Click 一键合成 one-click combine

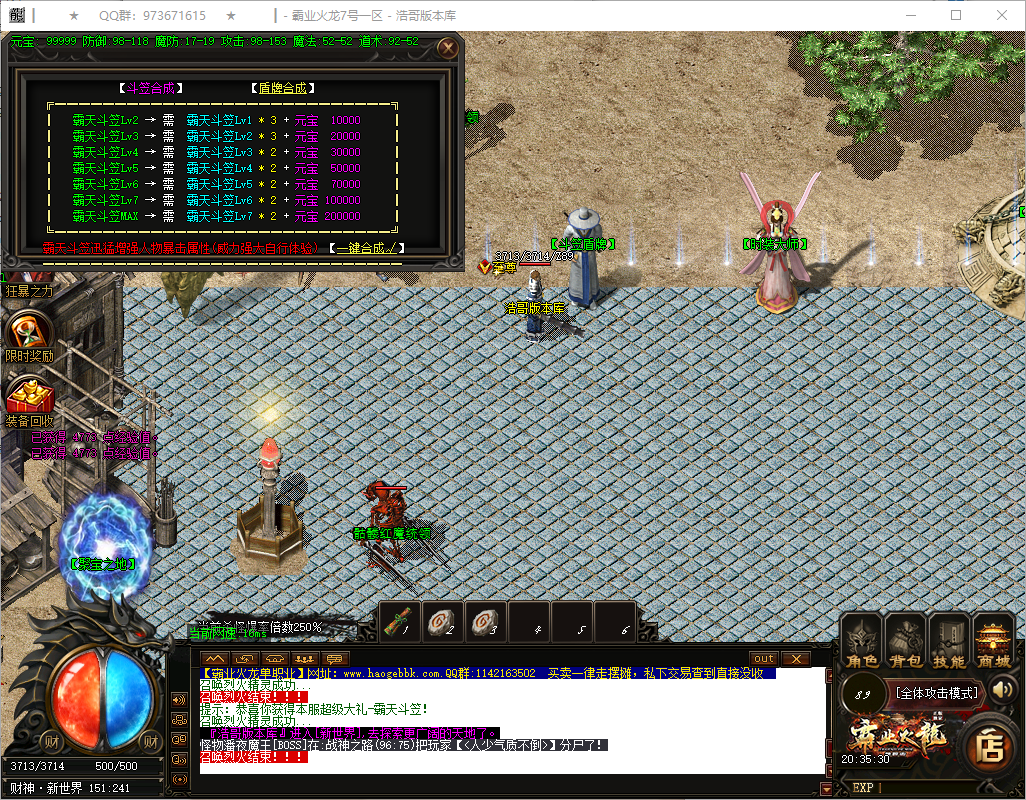368,247
